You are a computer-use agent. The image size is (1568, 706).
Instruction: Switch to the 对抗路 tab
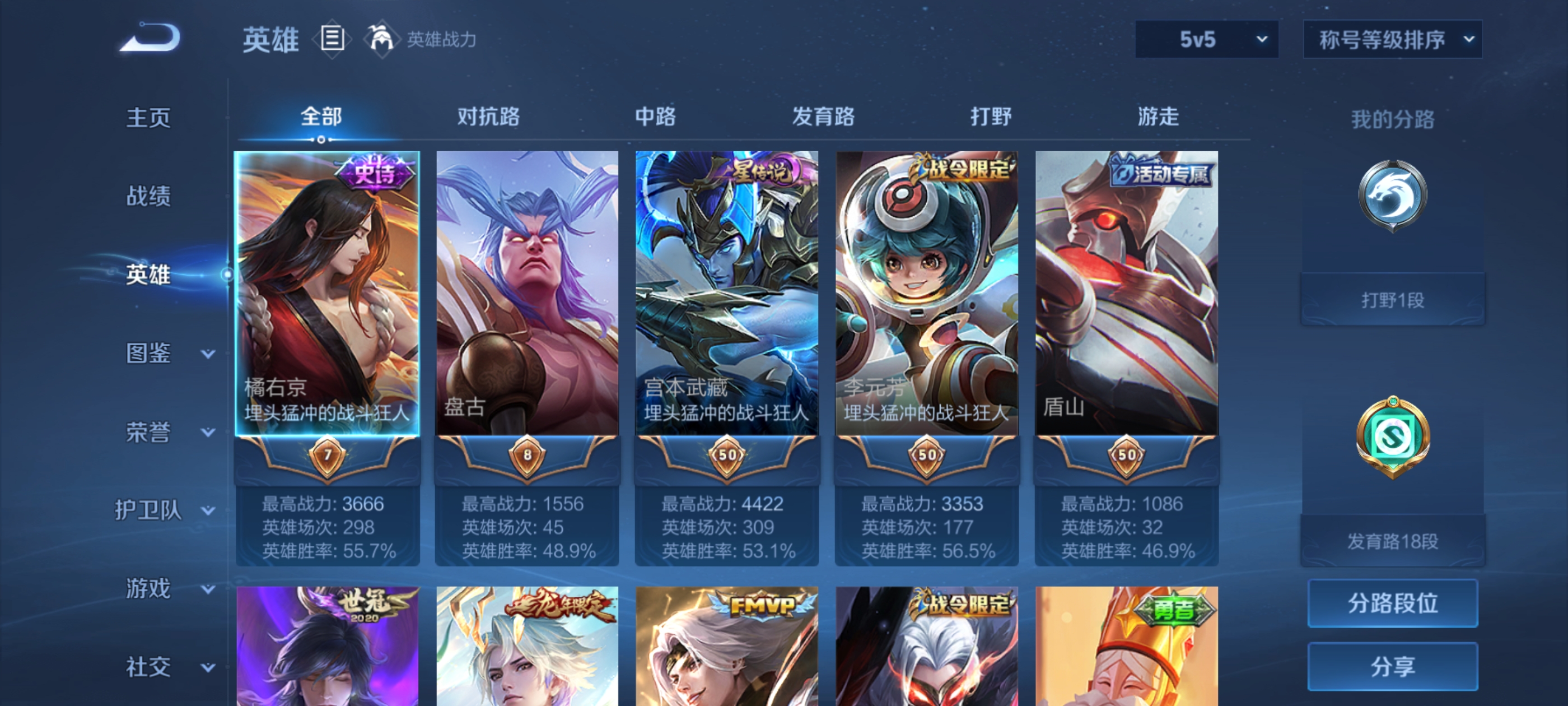(x=488, y=117)
